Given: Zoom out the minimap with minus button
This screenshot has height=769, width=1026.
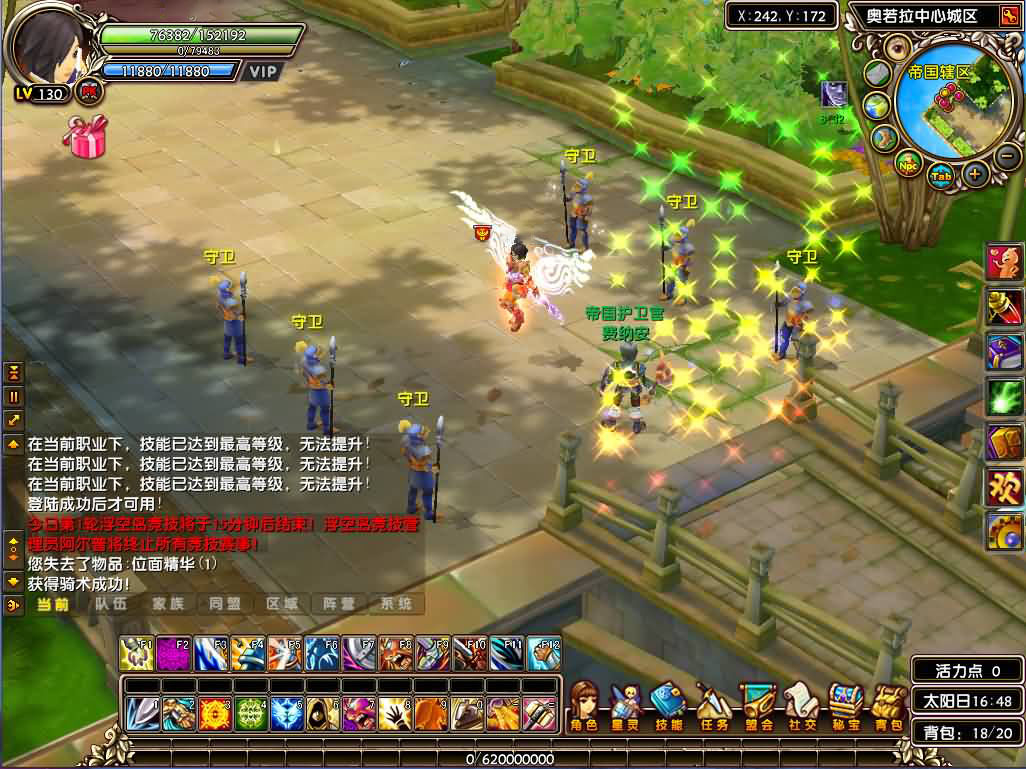Looking at the screenshot, I should (1008, 155).
